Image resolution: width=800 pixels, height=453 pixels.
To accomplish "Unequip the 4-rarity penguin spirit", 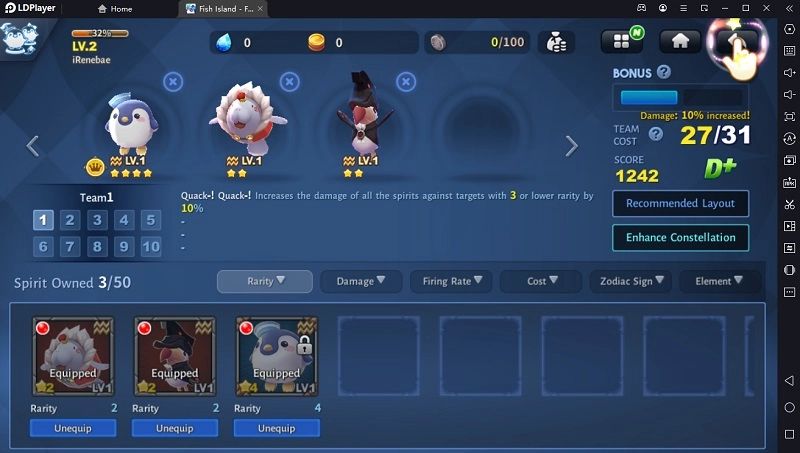I will click(x=277, y=428).
